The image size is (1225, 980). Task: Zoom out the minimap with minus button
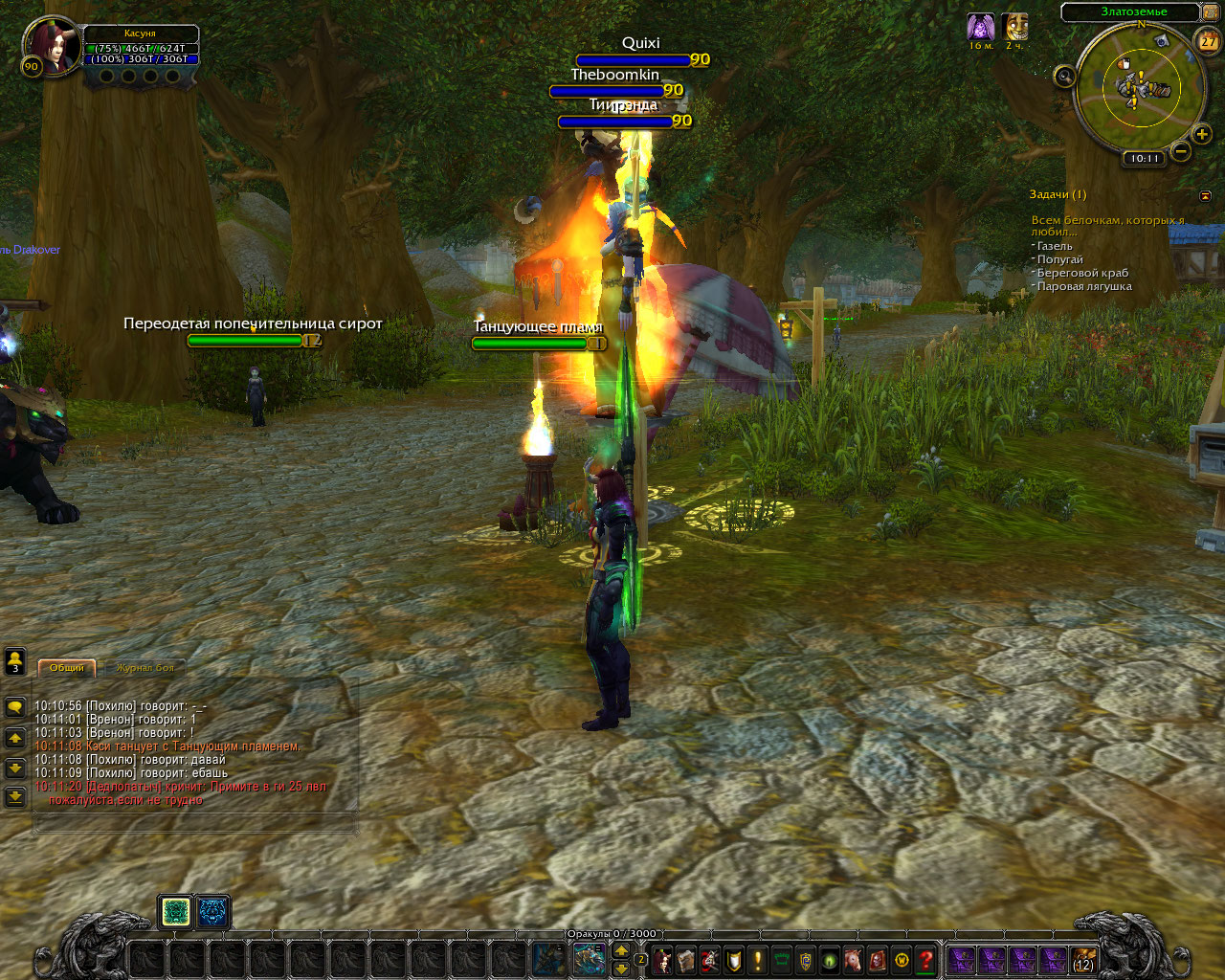1181,151
